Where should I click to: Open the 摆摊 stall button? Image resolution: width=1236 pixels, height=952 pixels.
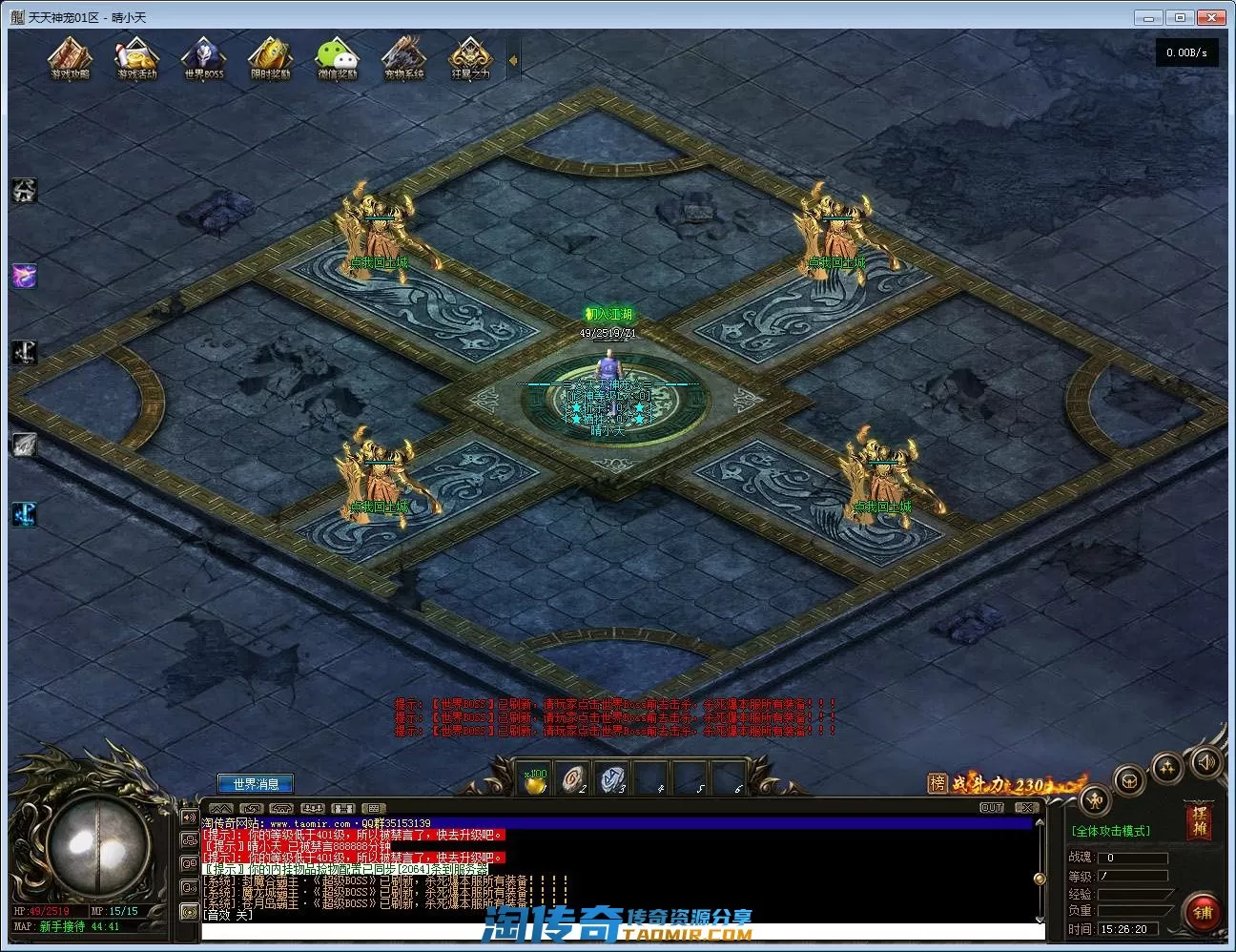coord(1199,821)
